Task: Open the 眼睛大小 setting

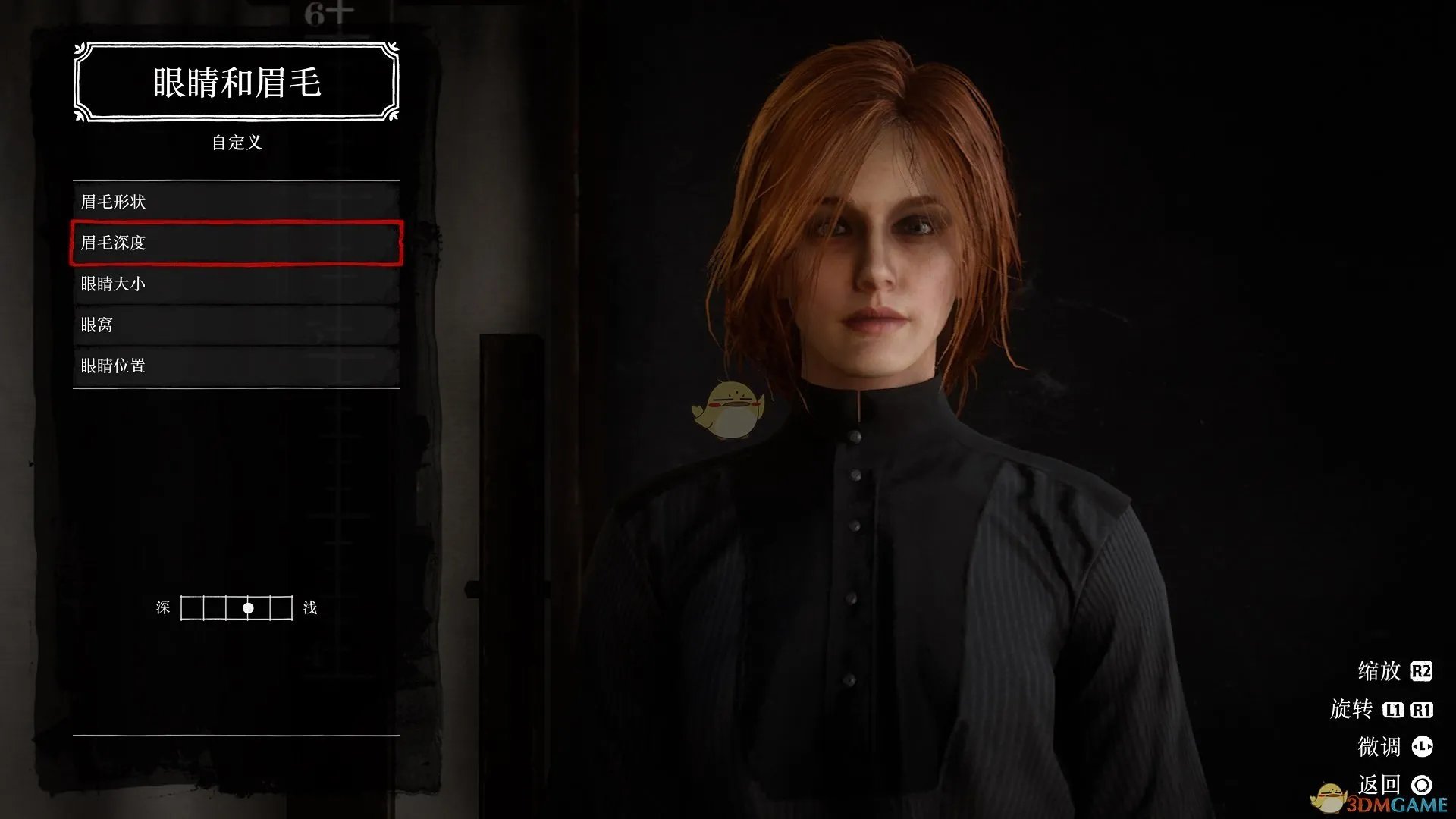Action: [x=236, y=284]
